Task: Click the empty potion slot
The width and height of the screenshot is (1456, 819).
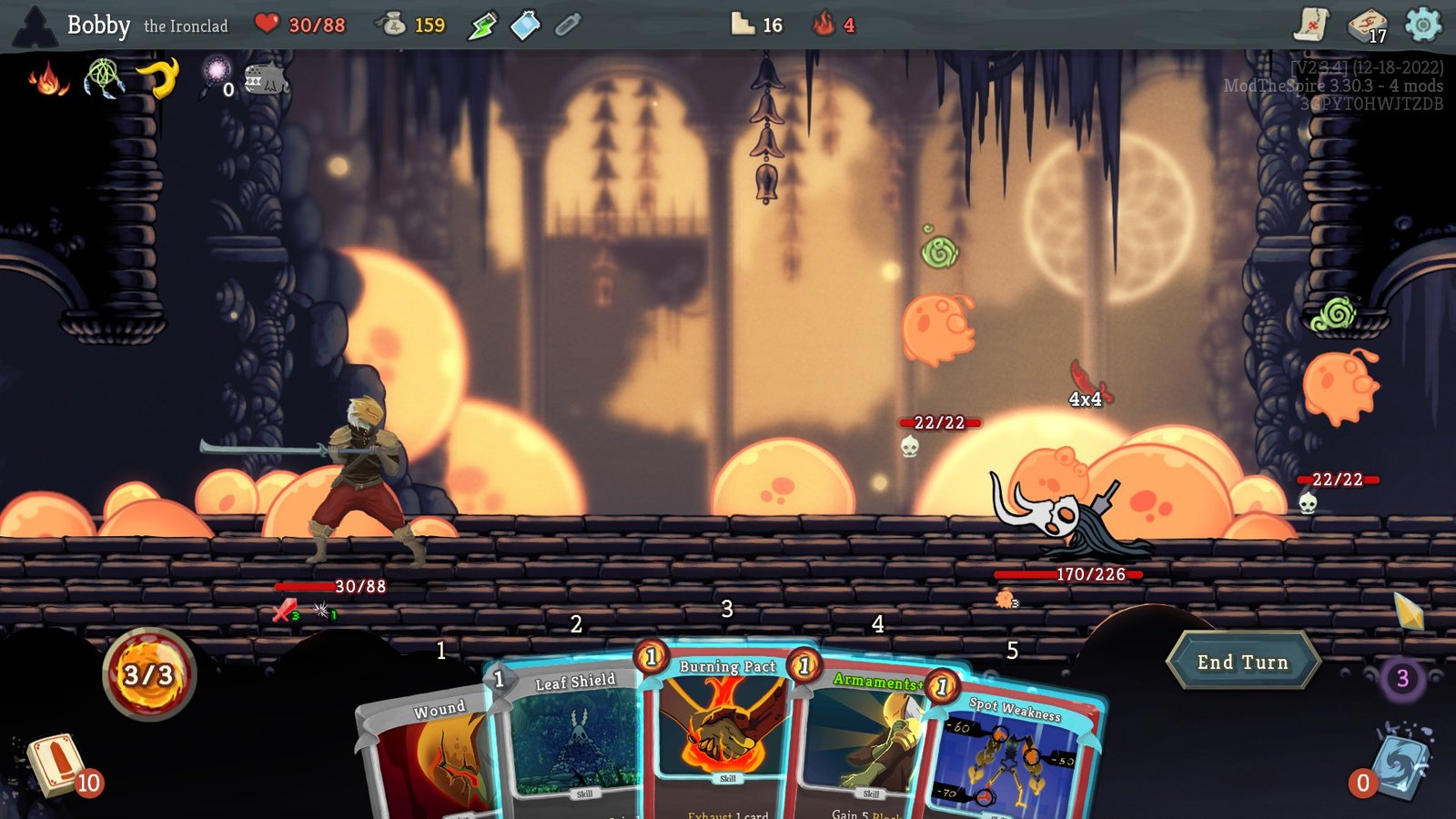Action: (x=569, y=25)
